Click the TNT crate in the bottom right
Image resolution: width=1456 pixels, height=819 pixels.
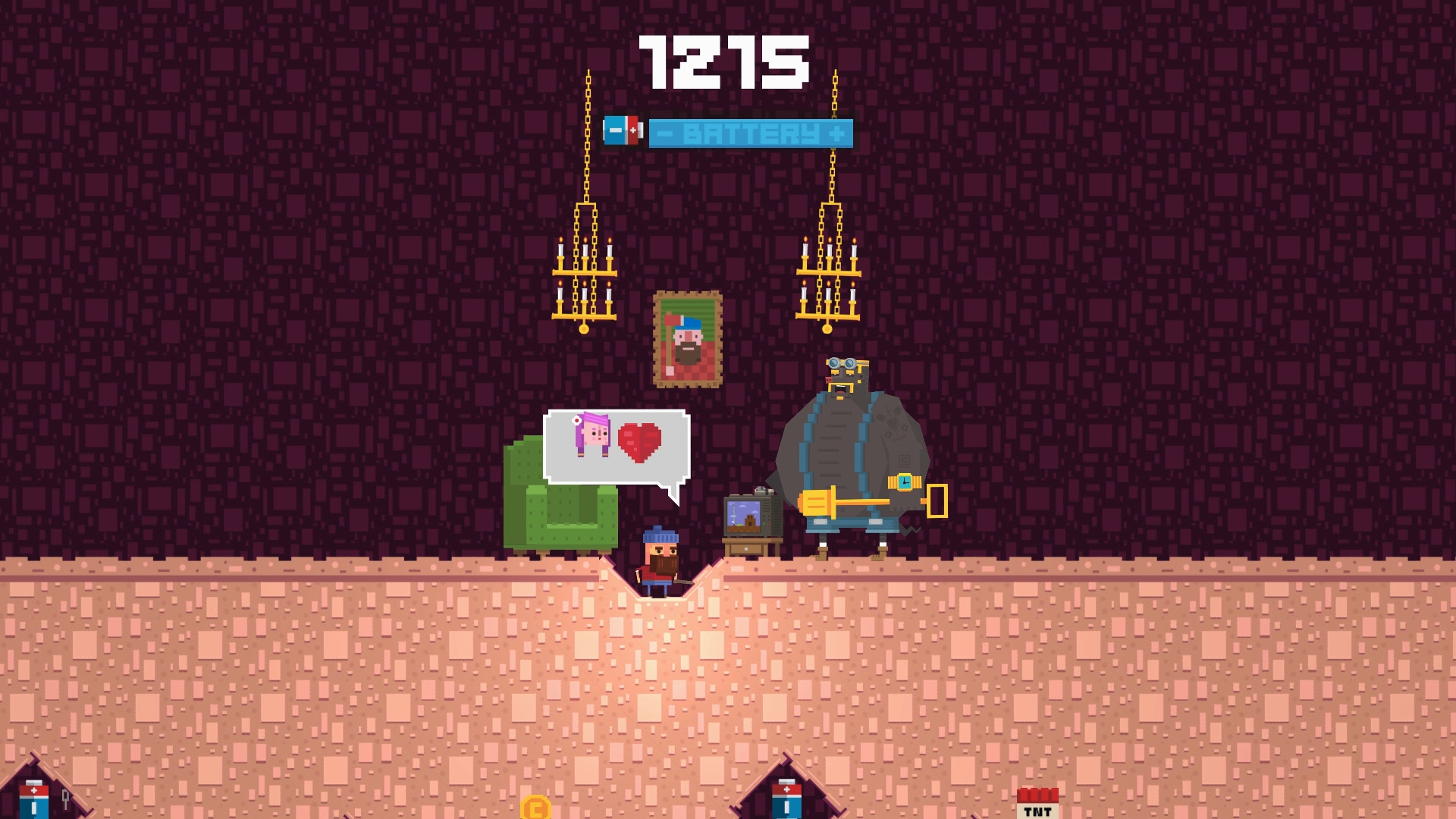coord(1037,804)
